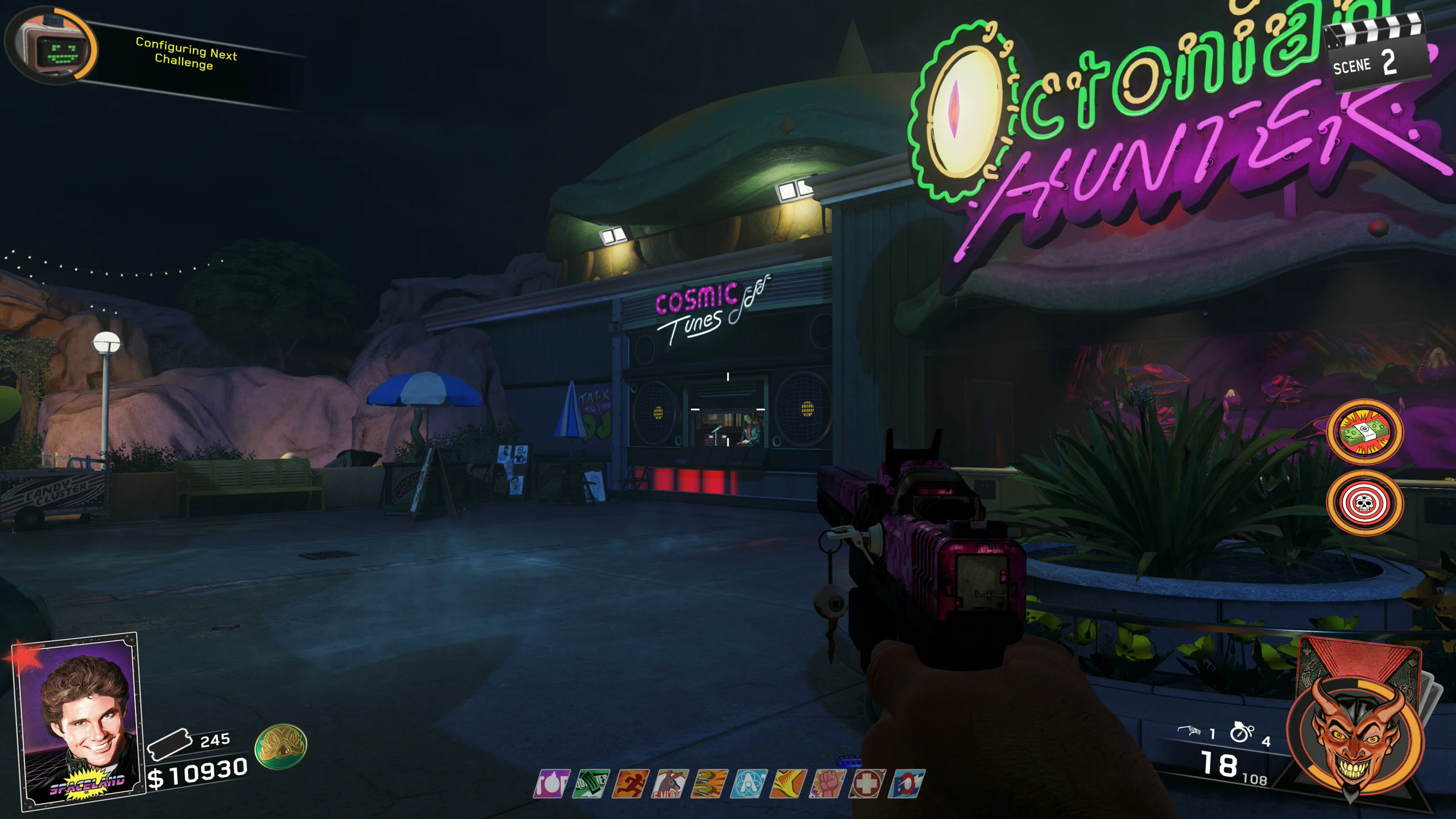Select the Slappy Taffy yellow hand perk

coord(788,784)
